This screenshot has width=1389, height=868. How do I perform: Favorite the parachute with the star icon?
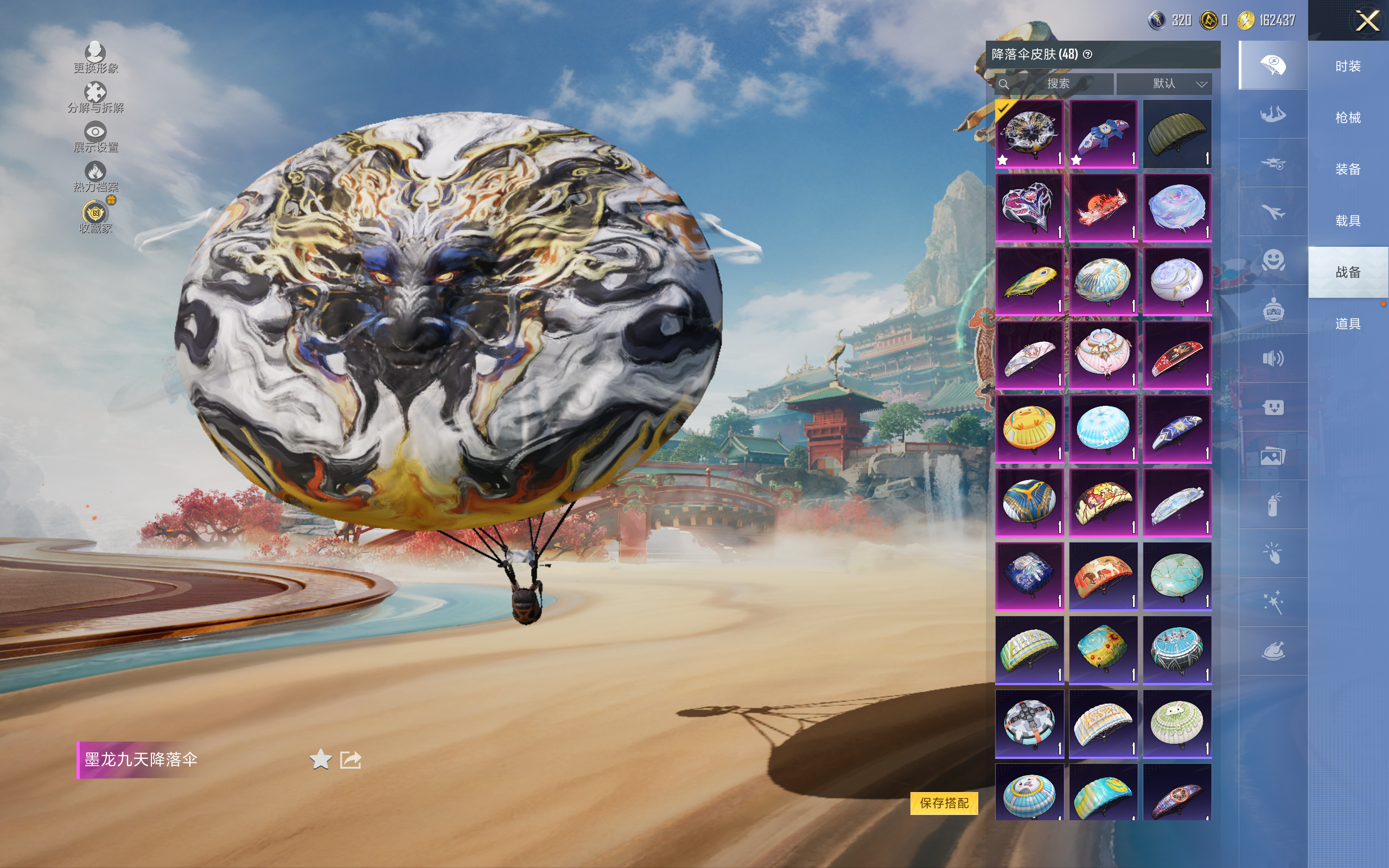click(x=320, y=759)
